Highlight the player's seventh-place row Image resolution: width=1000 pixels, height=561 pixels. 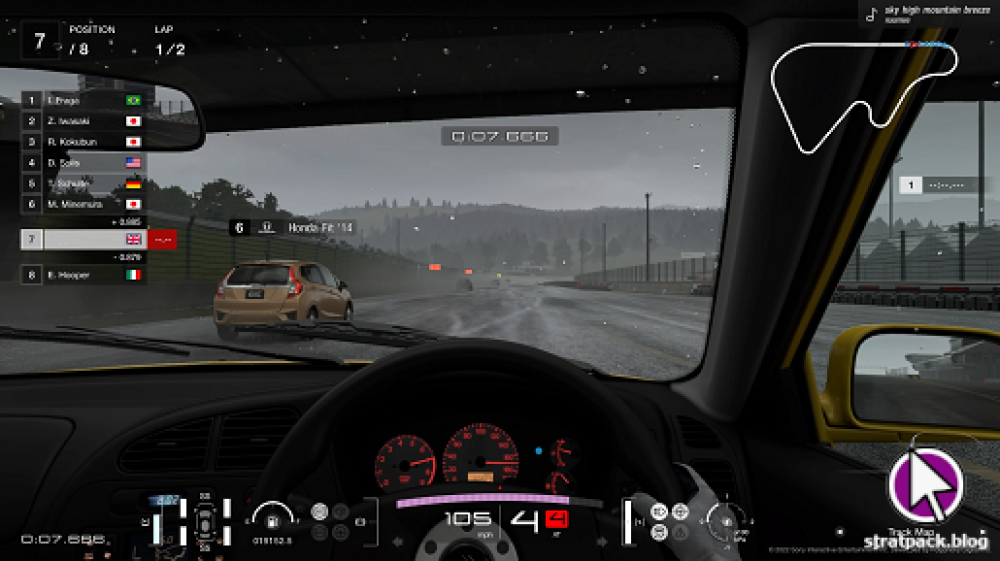[x=84, y=240]
